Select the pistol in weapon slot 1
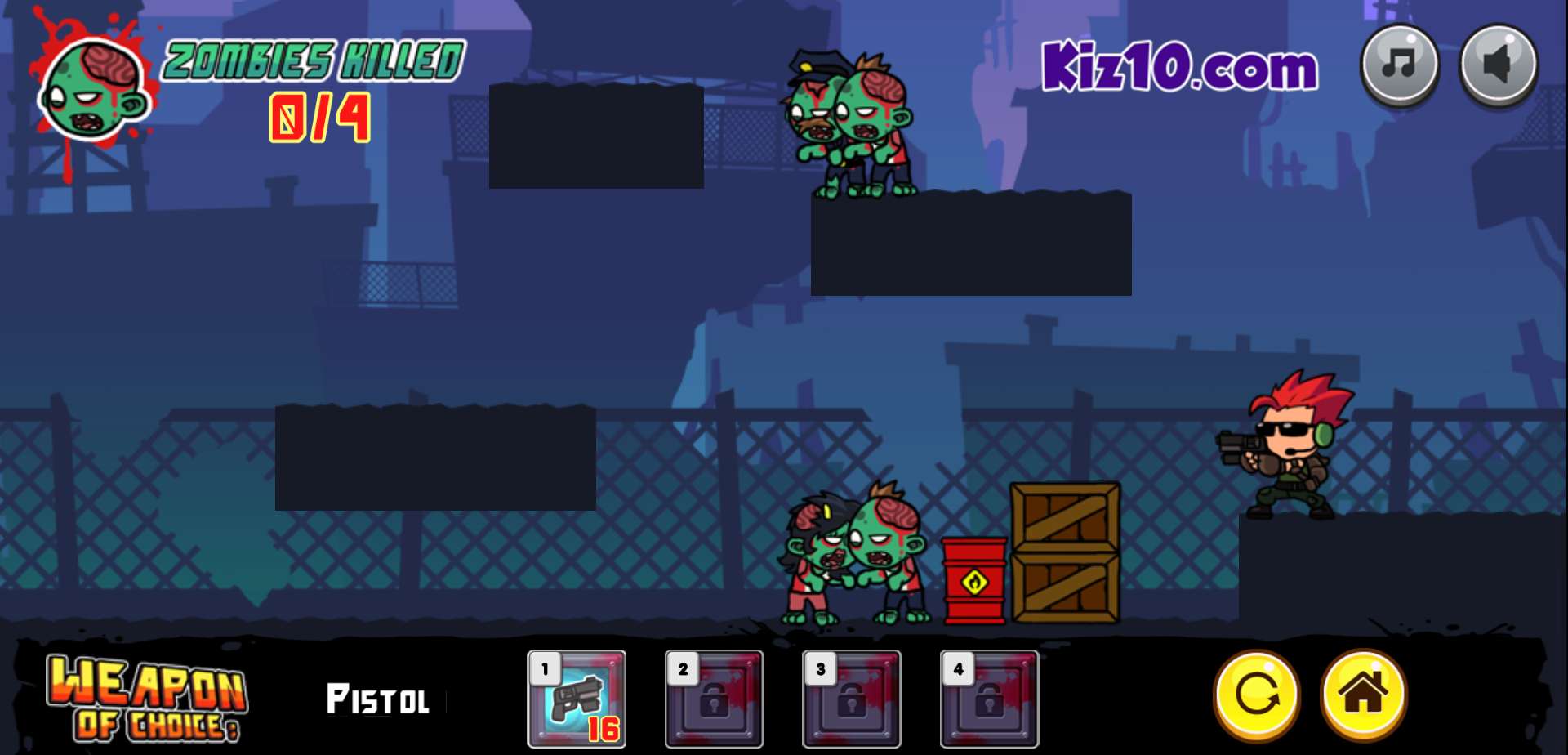Screen dimensions: 1568x755 click(577, 699)
